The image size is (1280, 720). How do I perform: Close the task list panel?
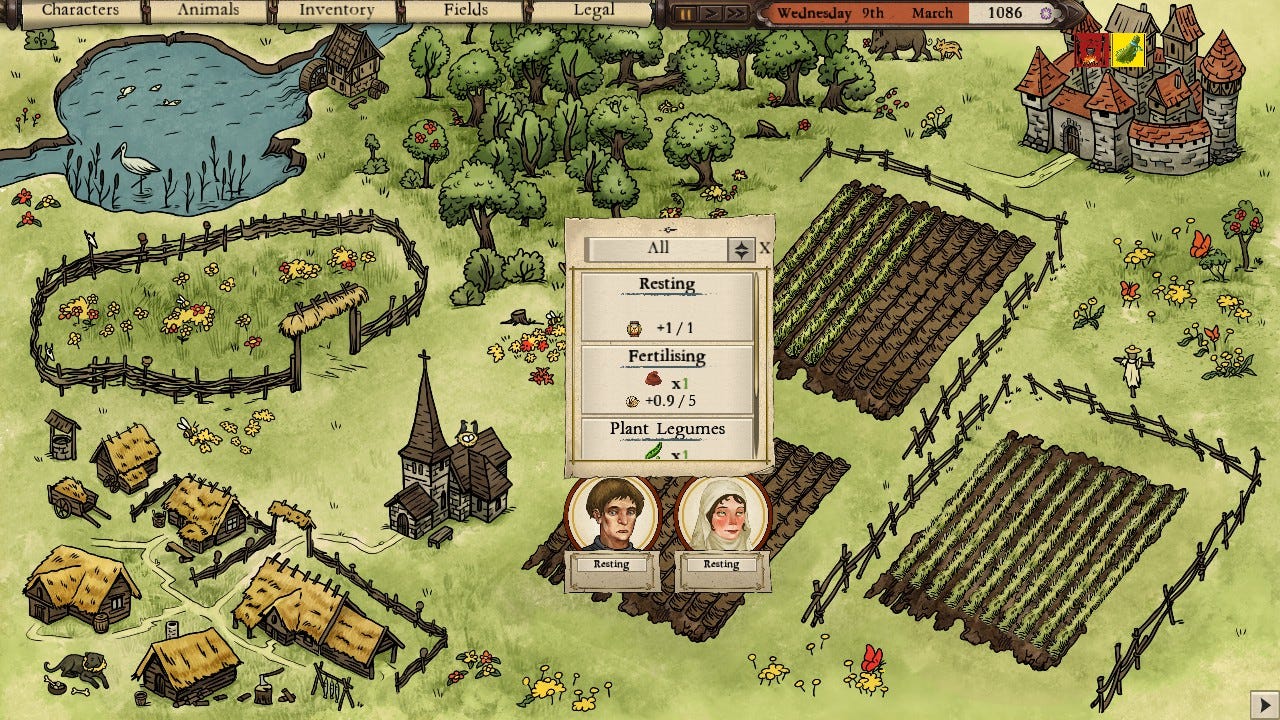click(765, 248)
